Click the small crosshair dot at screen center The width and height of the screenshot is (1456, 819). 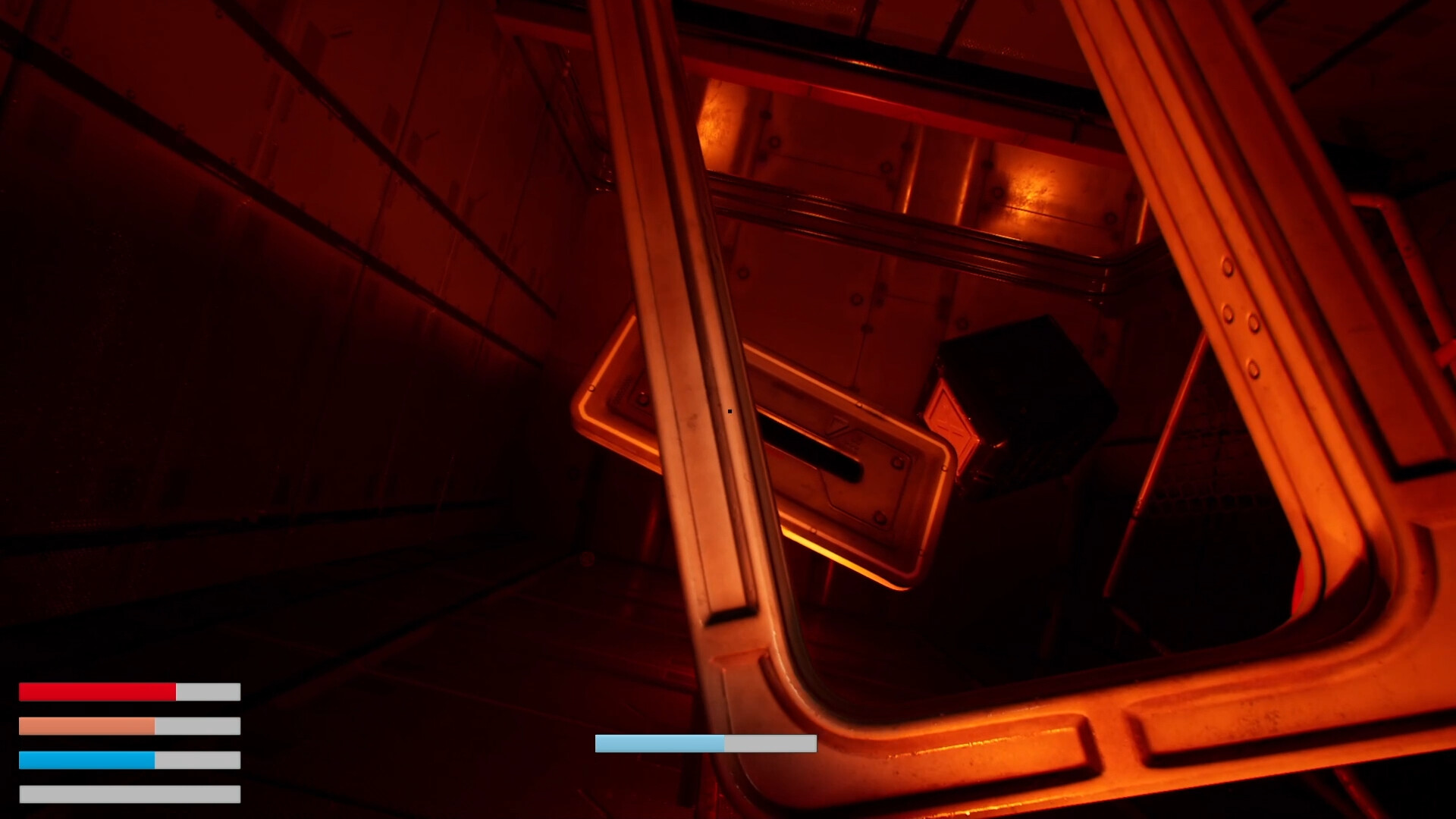[x=728, y=409]
